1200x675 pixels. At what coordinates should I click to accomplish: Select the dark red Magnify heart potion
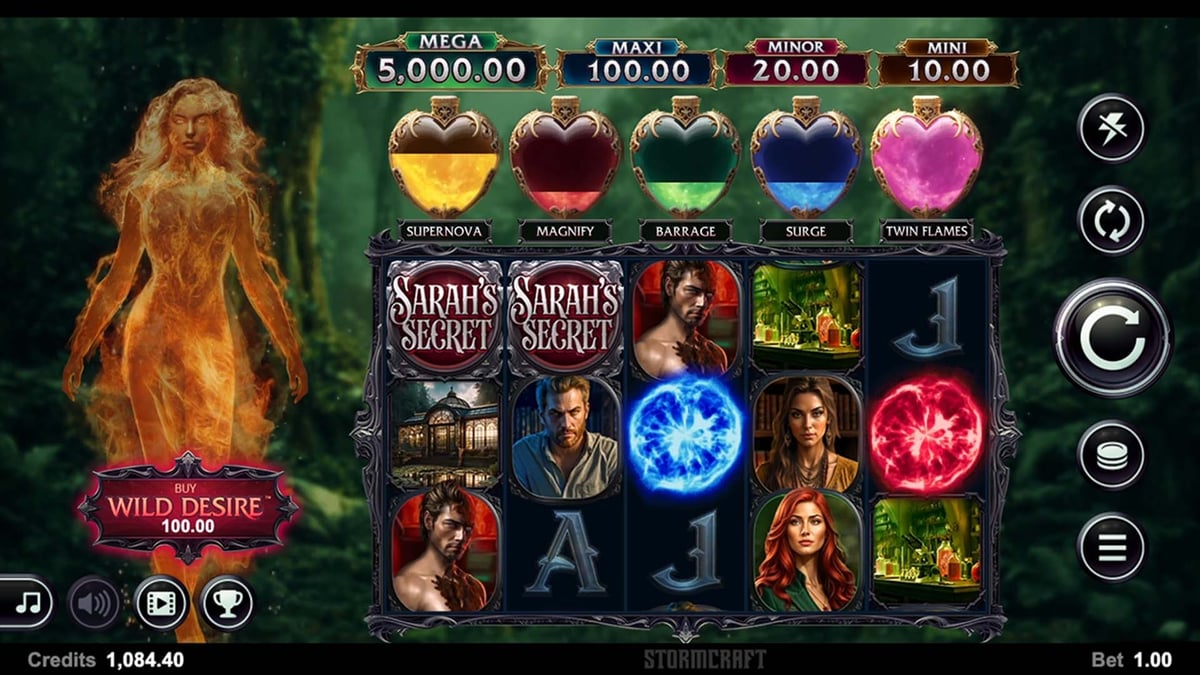pyautogui.click(x=565, y=159)
